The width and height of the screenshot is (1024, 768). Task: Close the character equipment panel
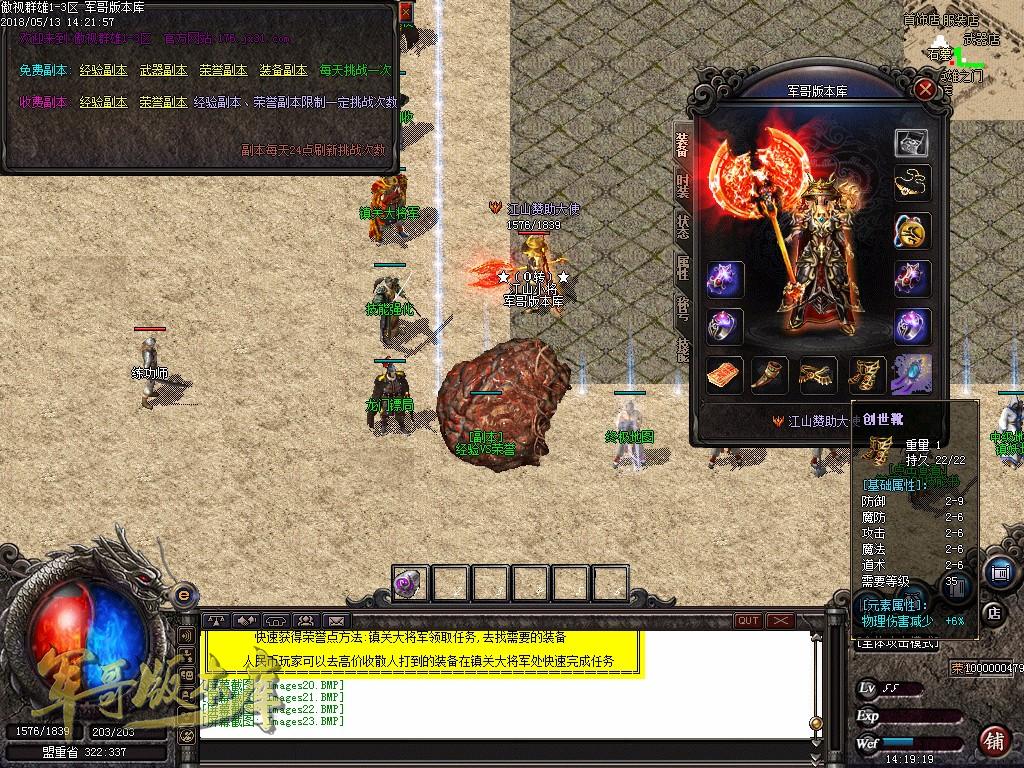pyautogui.click(x=926, y=89)
